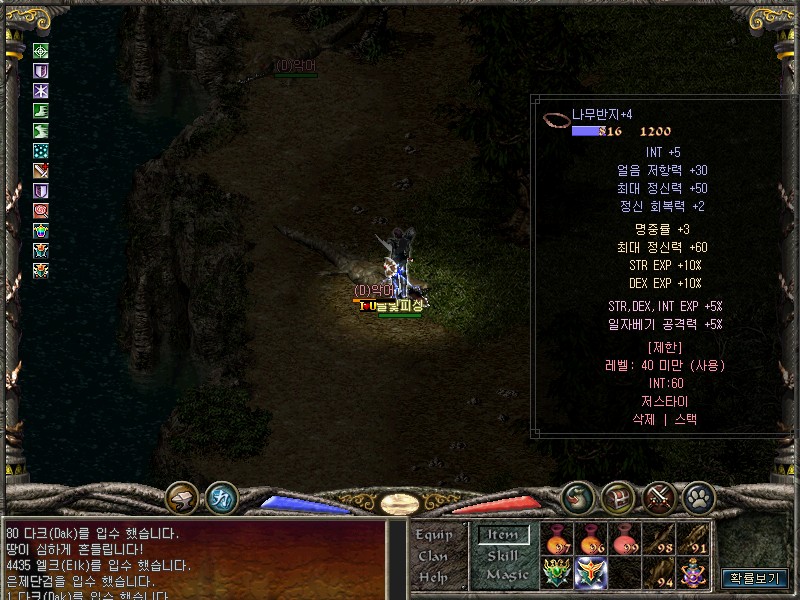Viewport: 800px width, 600px height.
Task: Click the 확률보기 button
Action: click(x=755, y=578)
